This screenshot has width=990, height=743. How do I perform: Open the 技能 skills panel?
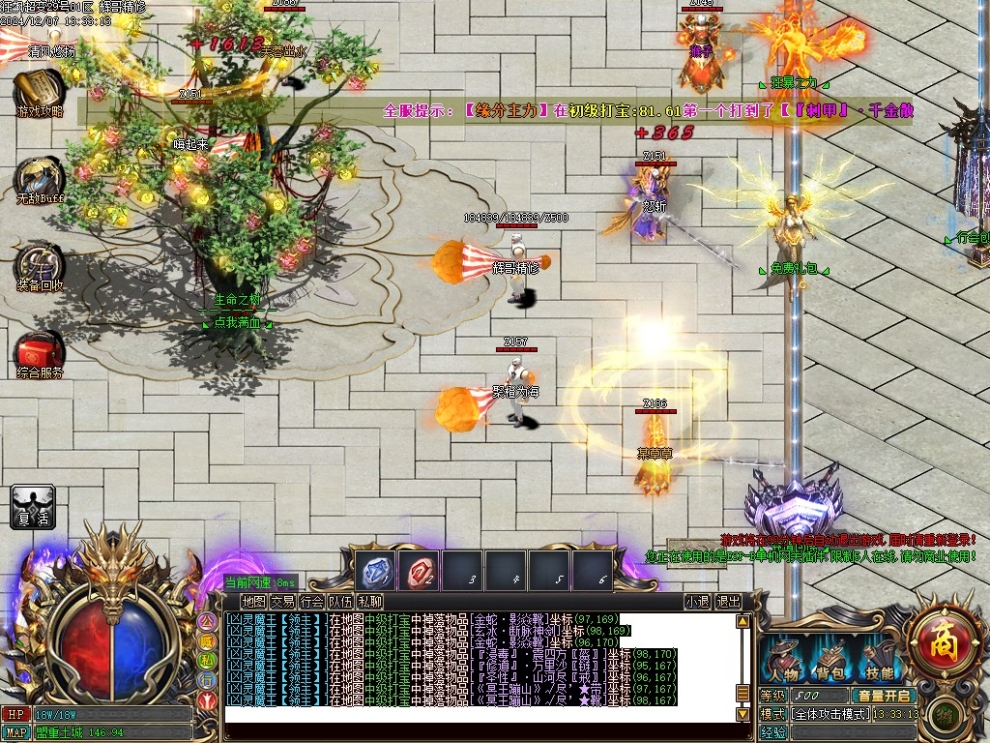(x=880, y=660)
